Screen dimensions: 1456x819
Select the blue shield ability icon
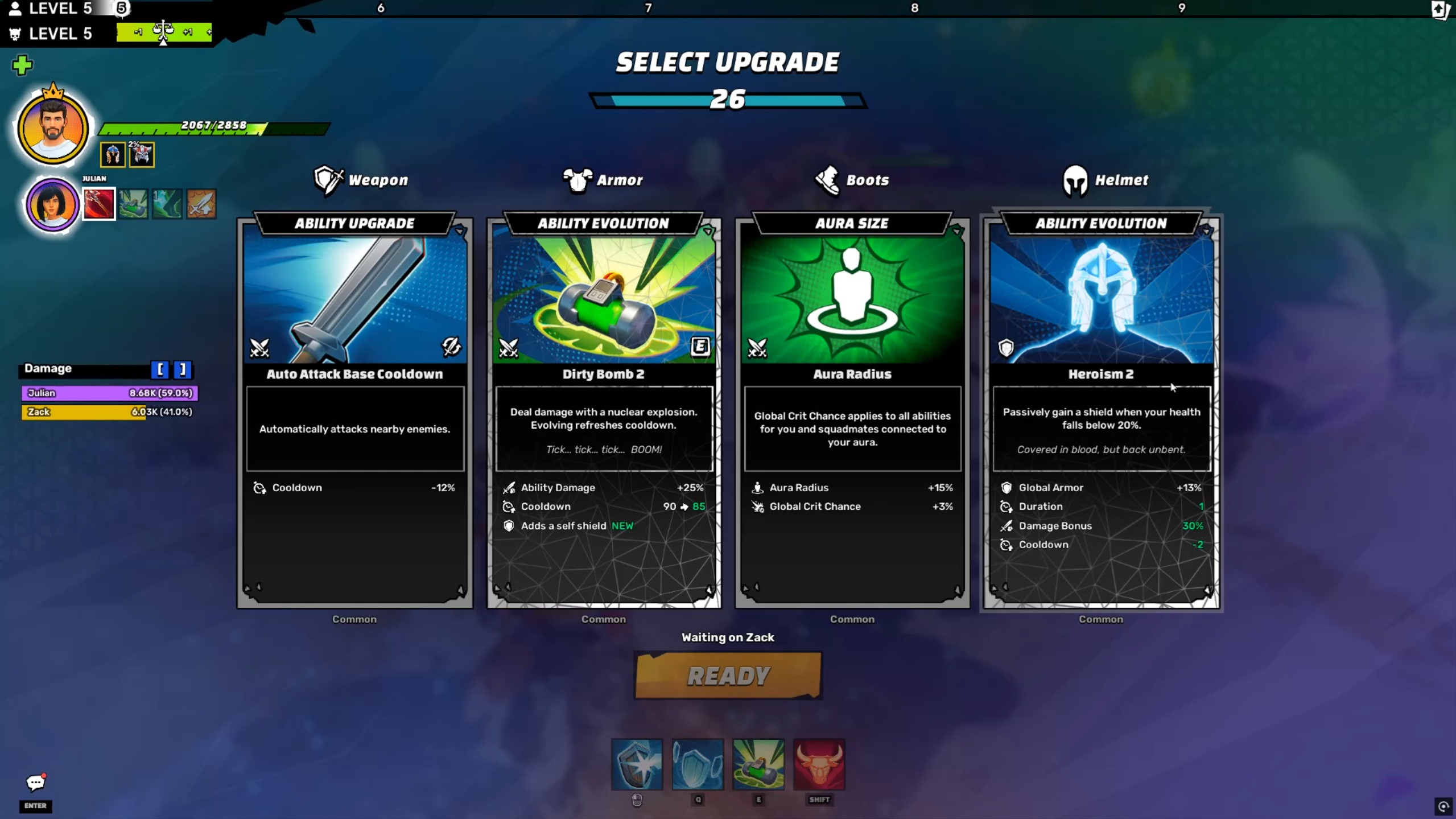[698, 764]
